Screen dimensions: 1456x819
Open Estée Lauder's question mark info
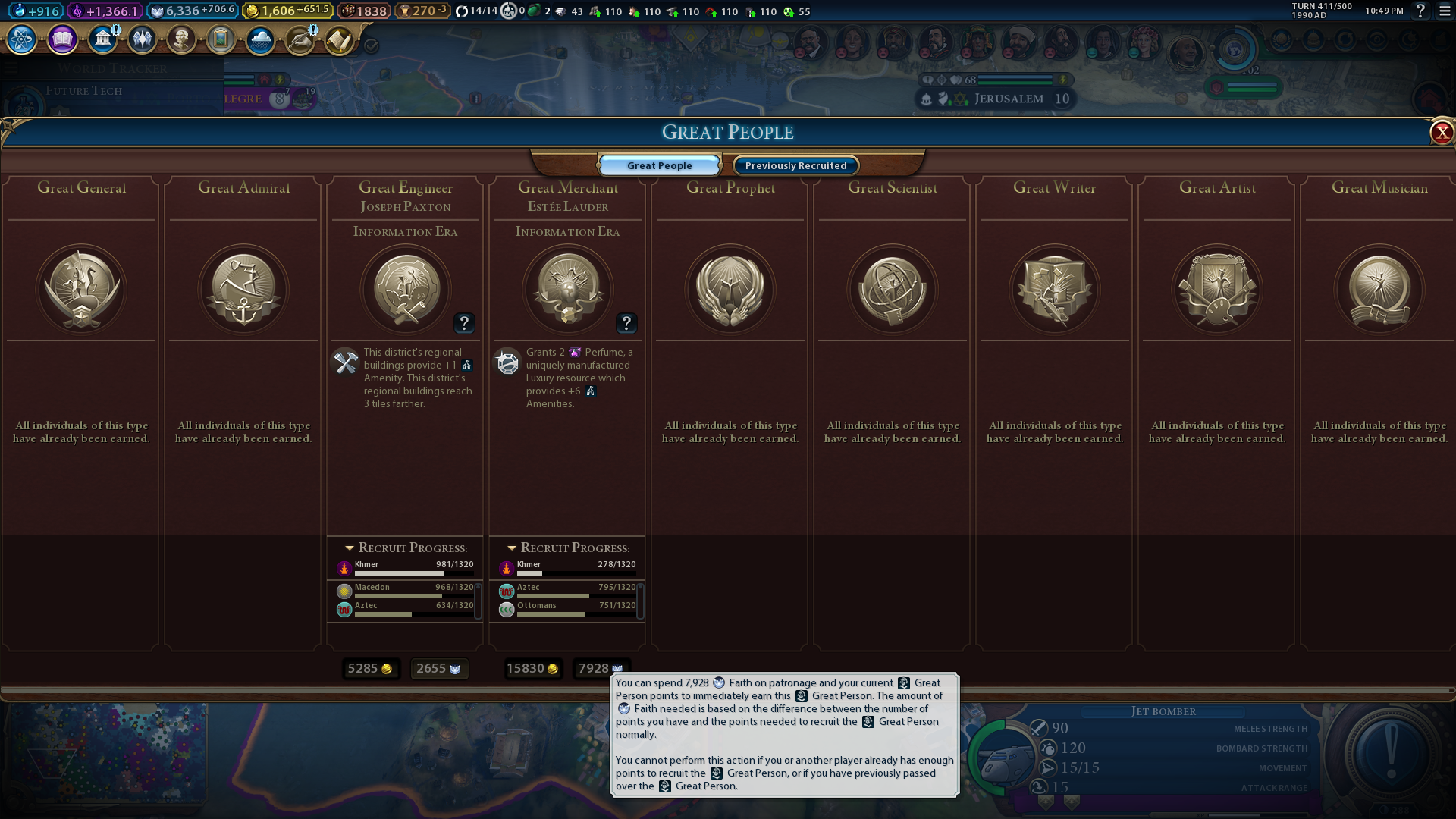(x=626, y=324)
